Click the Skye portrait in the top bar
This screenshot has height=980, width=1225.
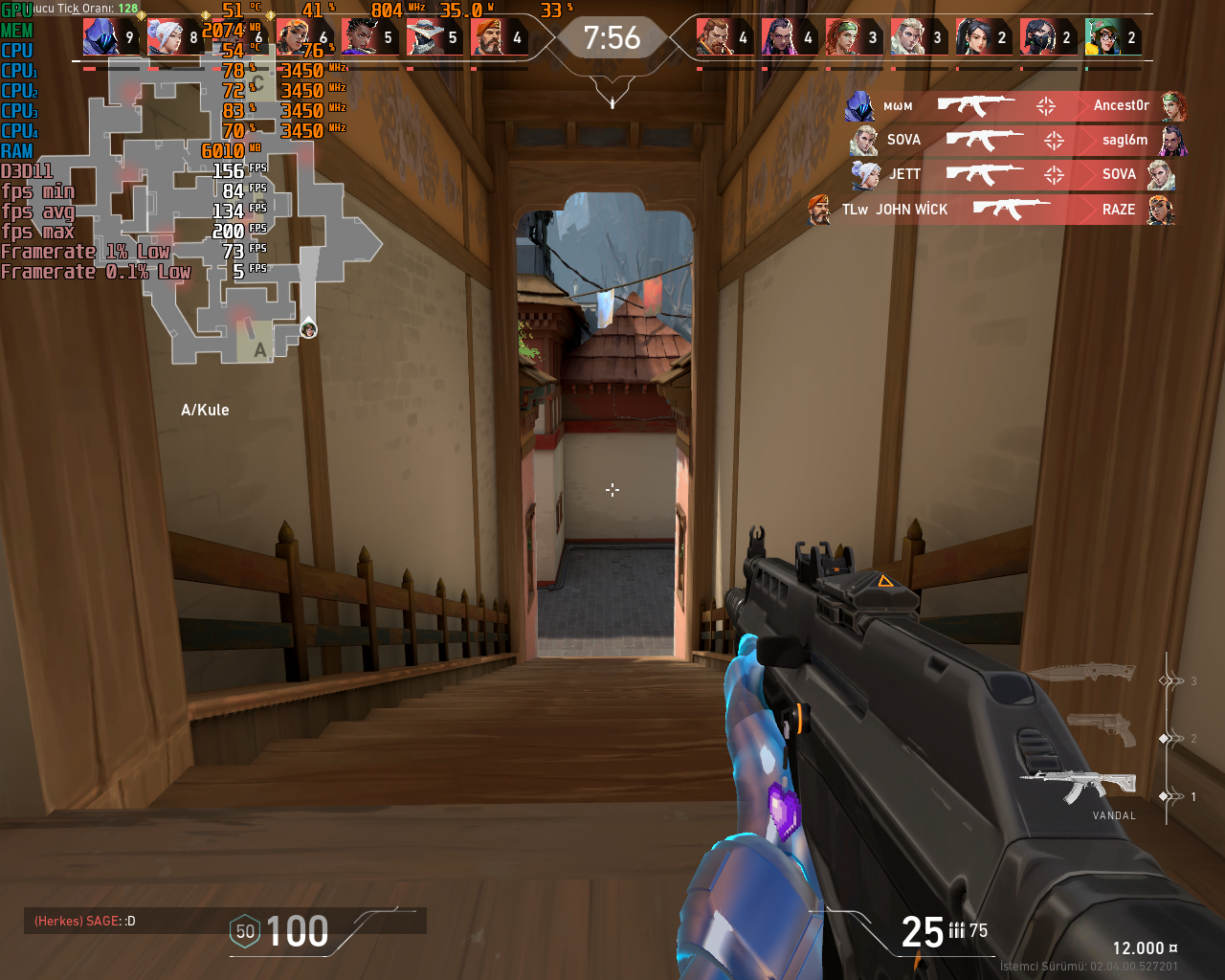(843, 37)
